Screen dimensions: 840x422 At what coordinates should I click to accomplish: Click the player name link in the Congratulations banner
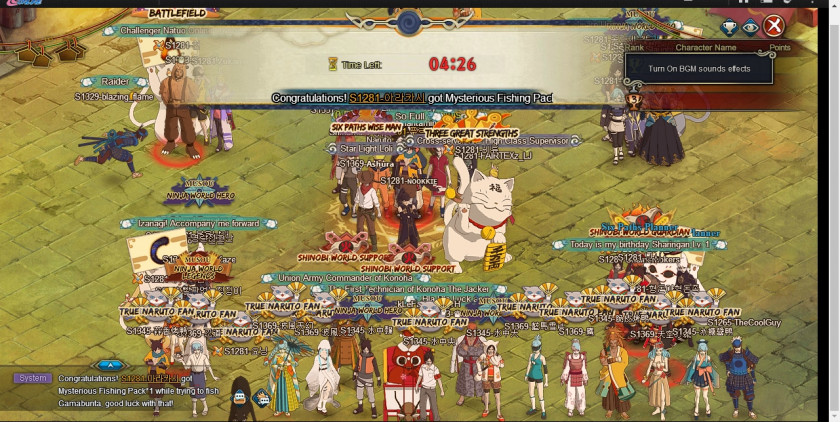tap(387, 98)
